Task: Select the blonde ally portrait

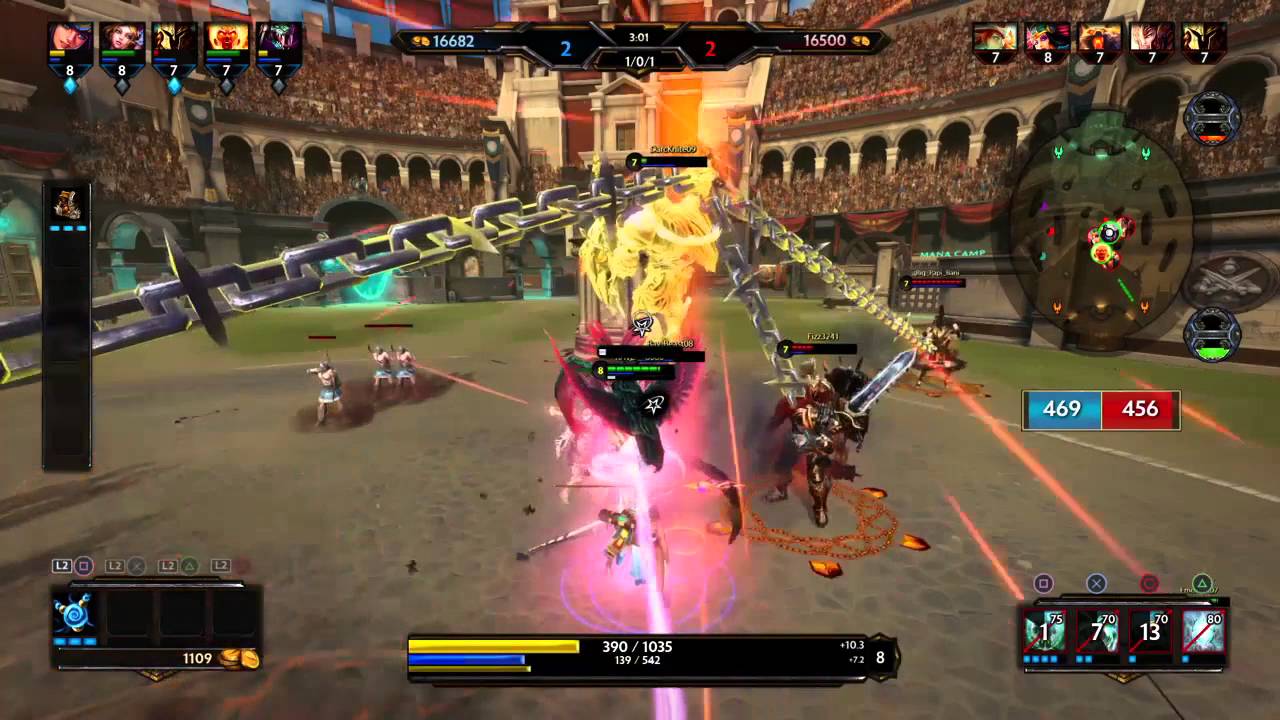Action: click(122, 38)
